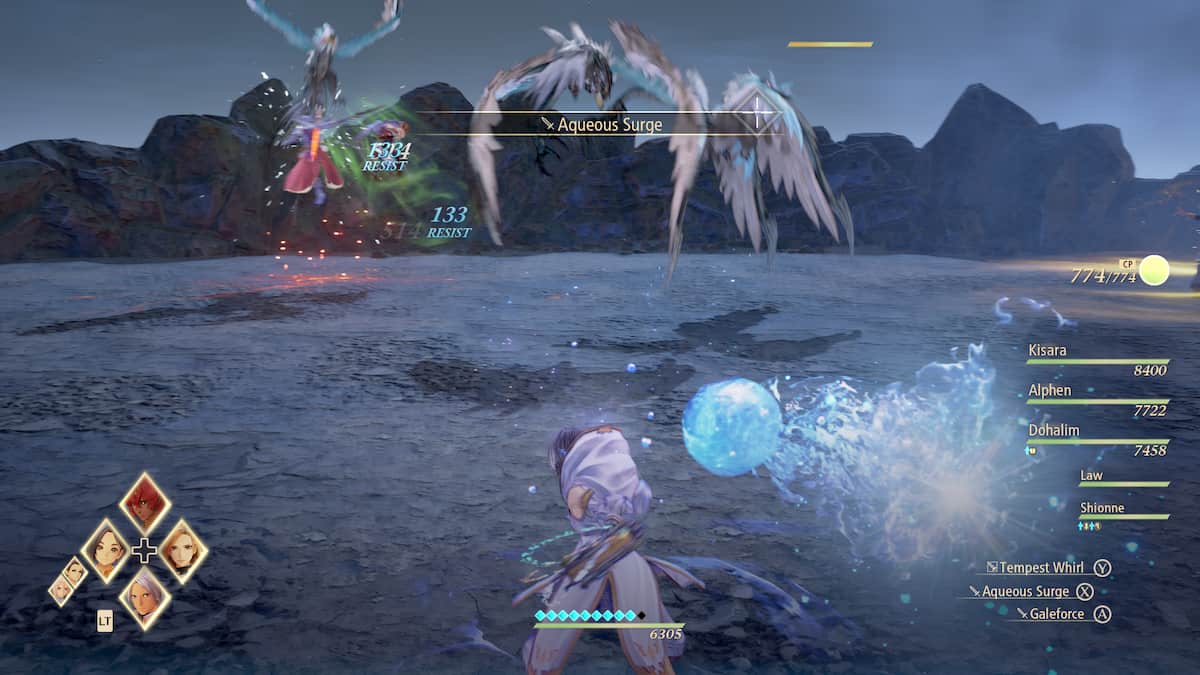Image resolution: width=1200 pixels, height=675 pixels.
Task: Pick the small dark-haired reserve member portrait
Action: pos(76,570)
